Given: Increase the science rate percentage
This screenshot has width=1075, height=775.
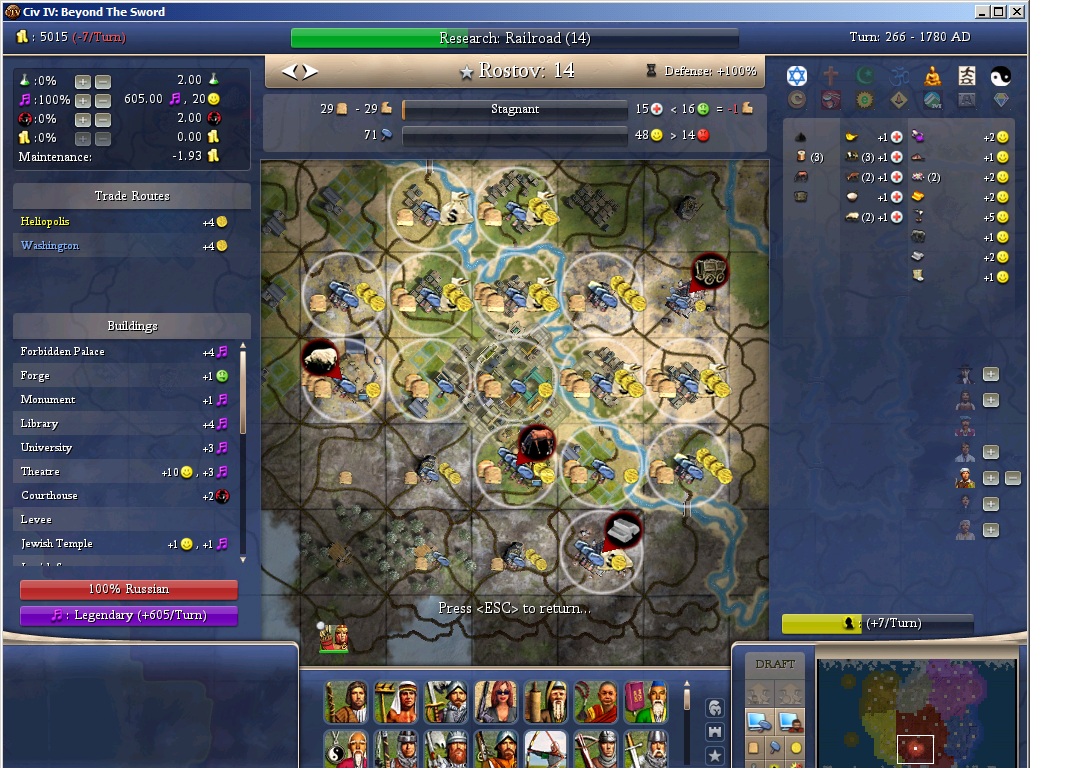Looking at the screenshot, I should [x=83, y=81].
